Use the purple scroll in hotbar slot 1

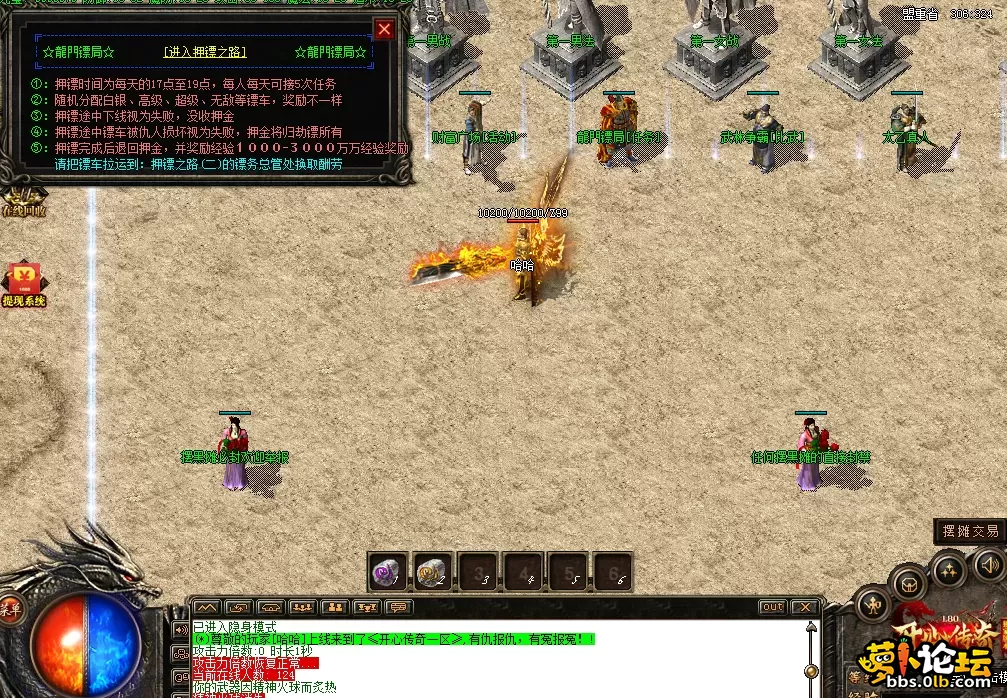click(x=387, y=571)
